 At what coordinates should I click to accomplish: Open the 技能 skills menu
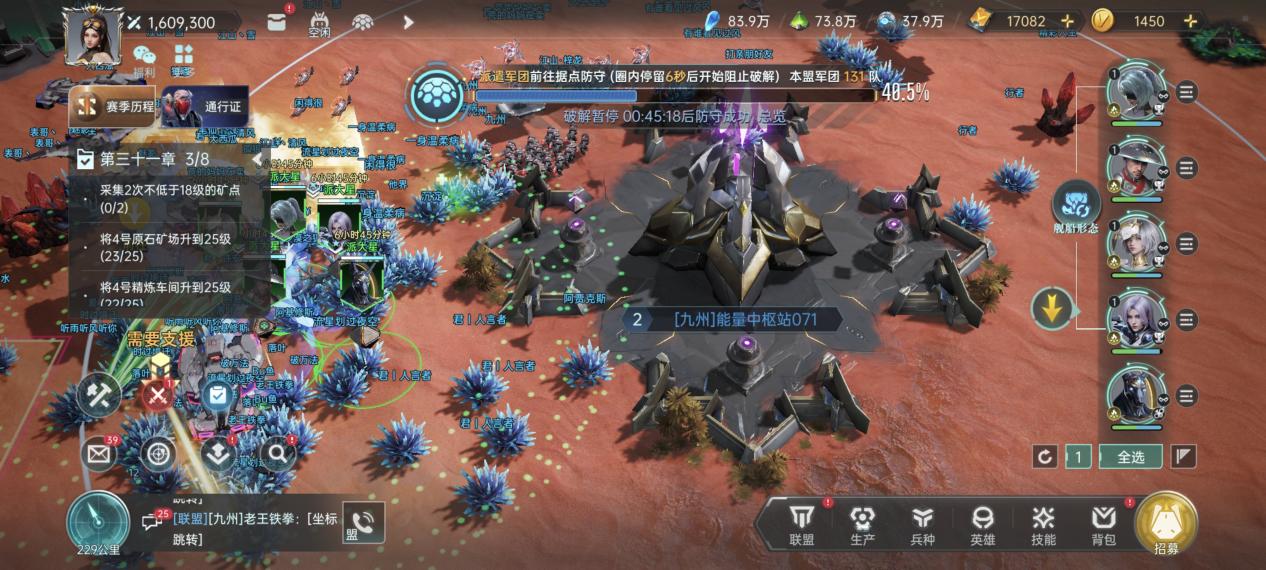coord(1043,524)
